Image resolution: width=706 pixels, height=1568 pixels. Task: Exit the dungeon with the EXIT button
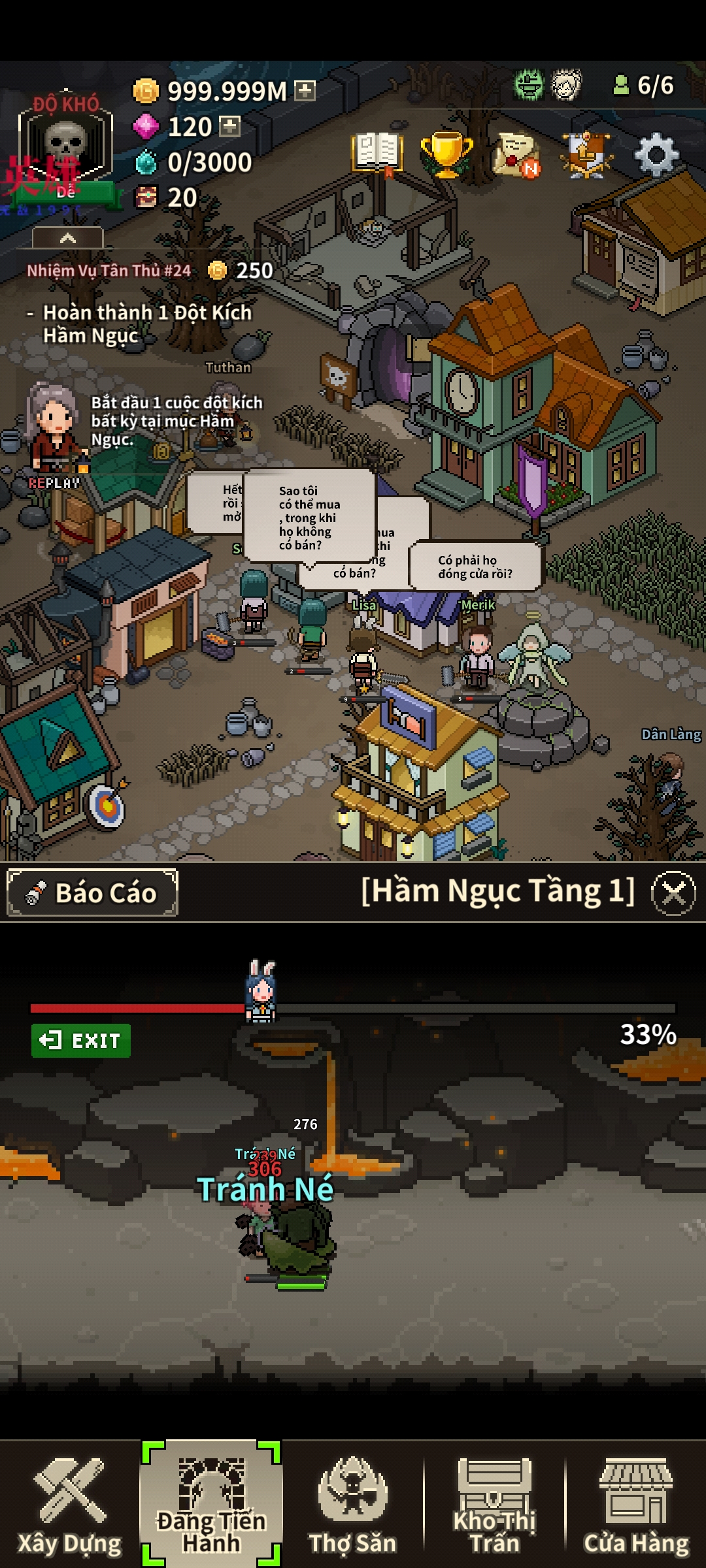[x=81, y=1040]
